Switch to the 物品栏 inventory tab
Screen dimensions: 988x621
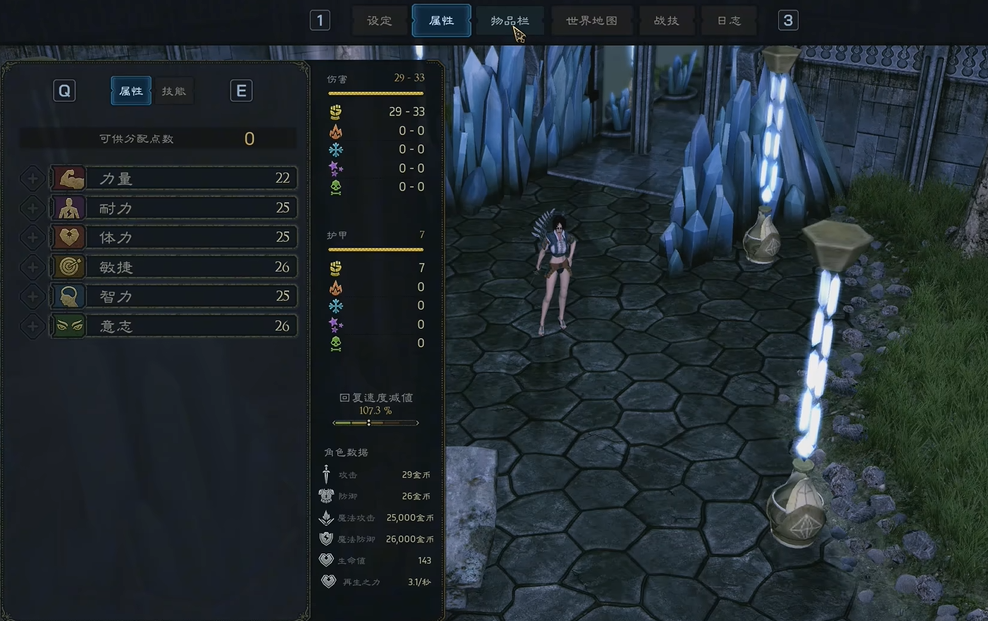[x=509, y=21]
